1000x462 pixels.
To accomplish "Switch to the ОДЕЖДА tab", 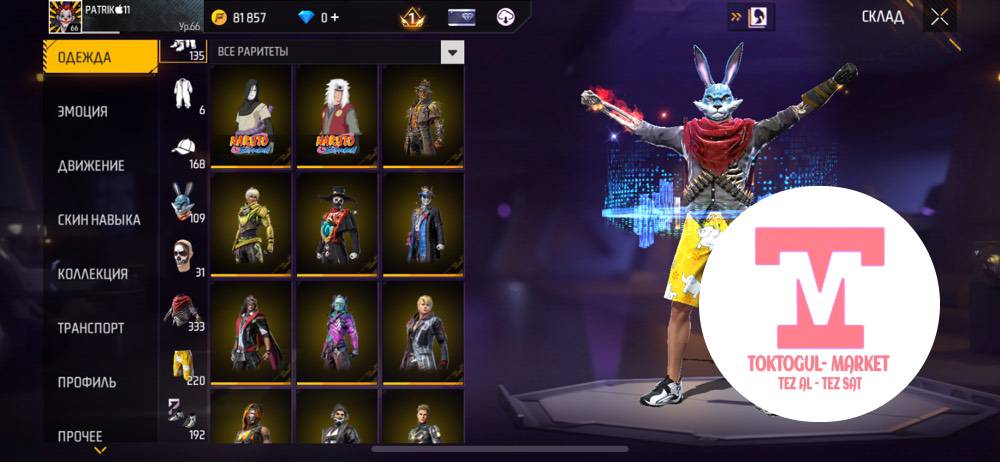I will click(84, 57).
